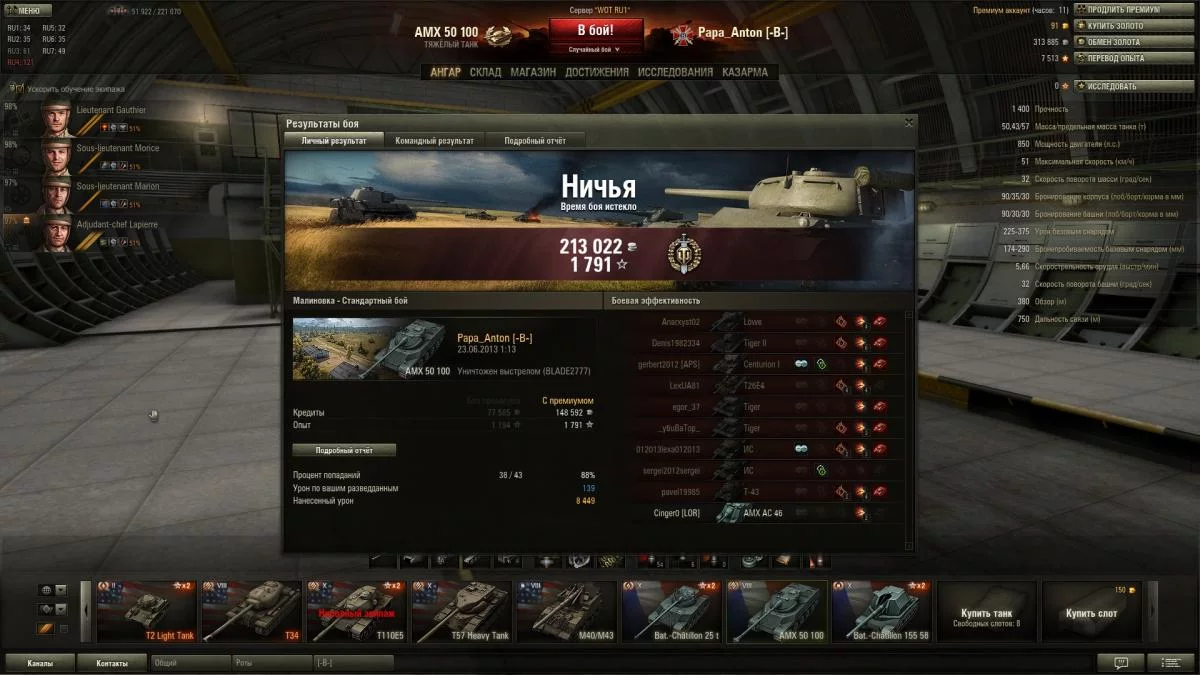Go to the Магазин section
Viewport: 1200px width, 675px height.
[x=533, y=72]
